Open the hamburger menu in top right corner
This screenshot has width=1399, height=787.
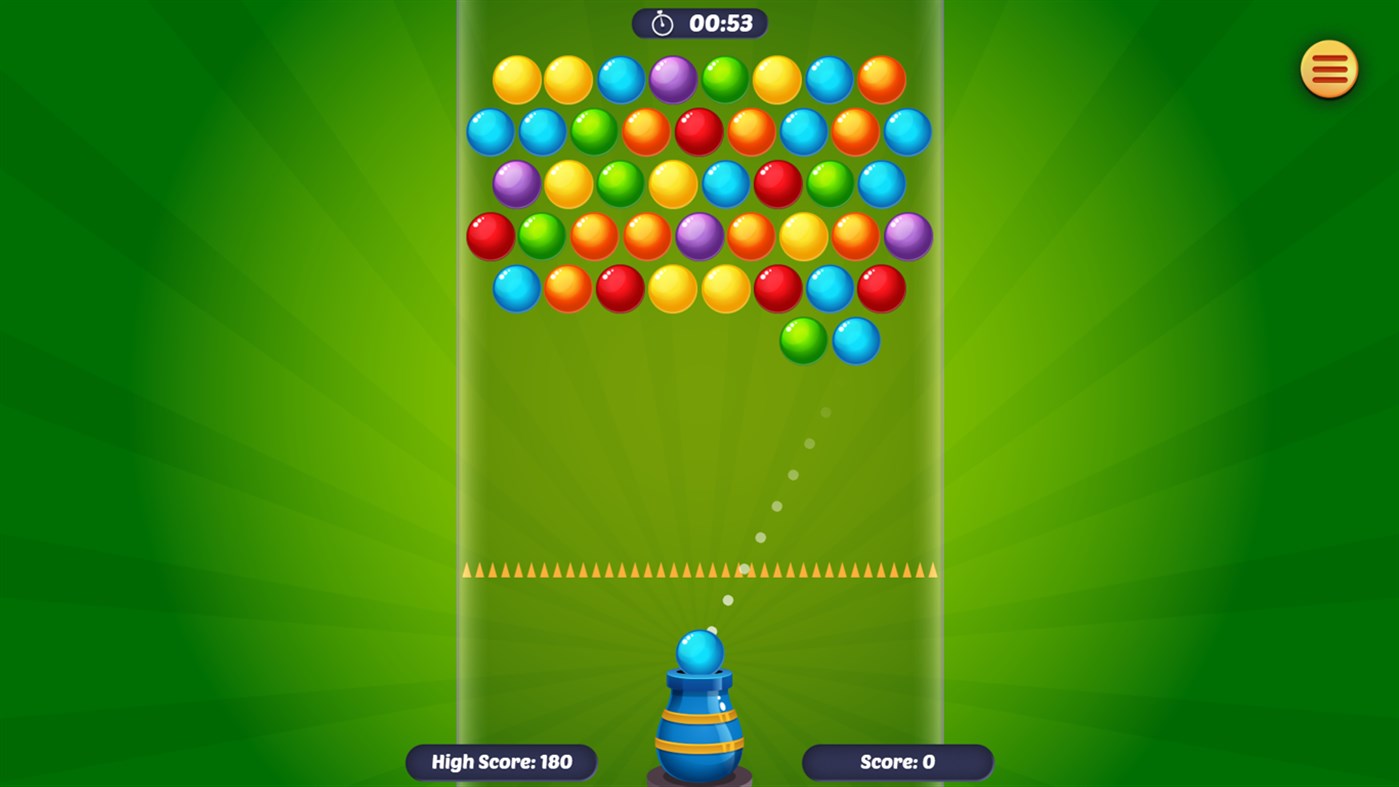pyautogui.click(x=1327, y=68)
